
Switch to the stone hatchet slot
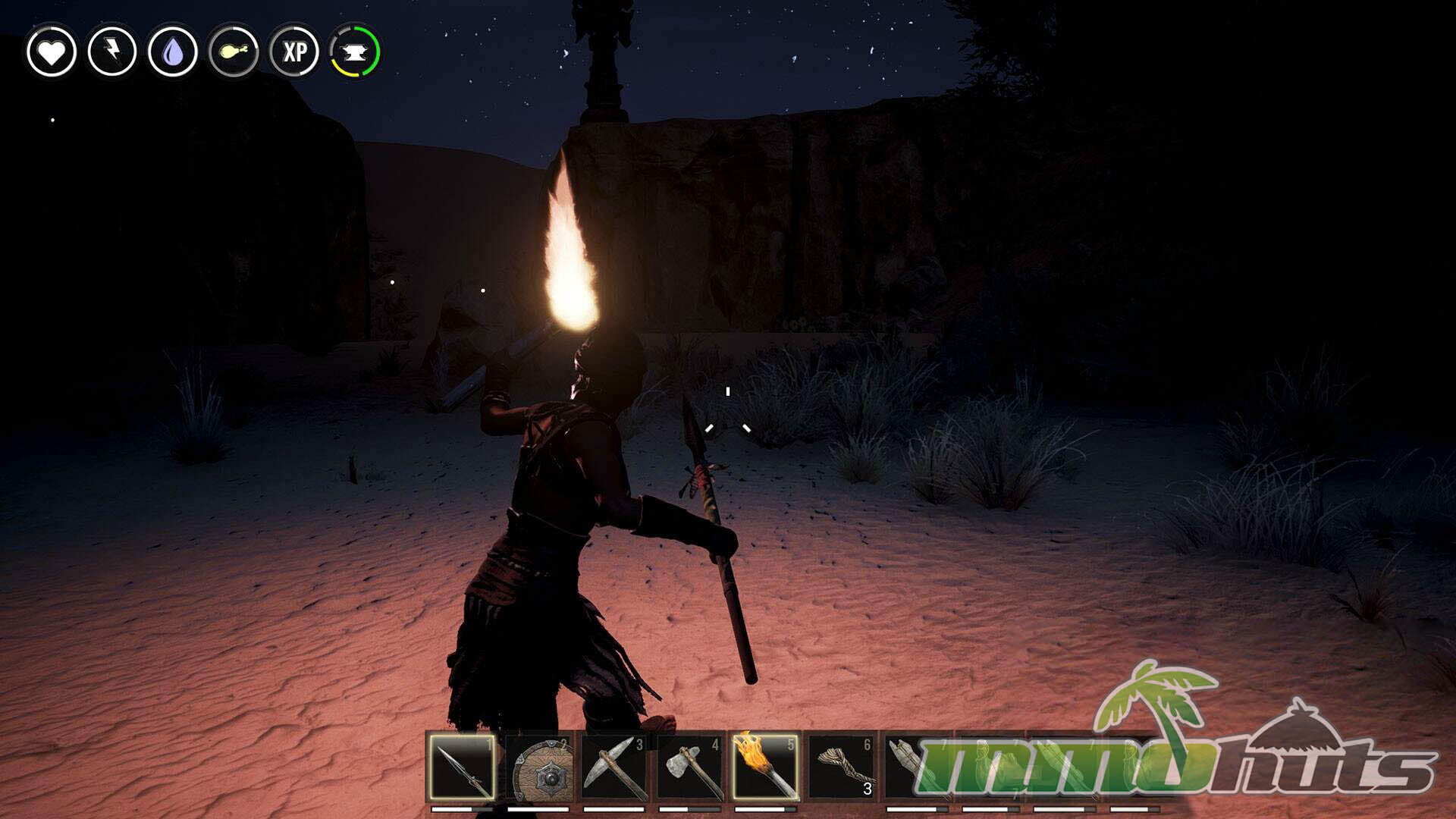(689, 766)
